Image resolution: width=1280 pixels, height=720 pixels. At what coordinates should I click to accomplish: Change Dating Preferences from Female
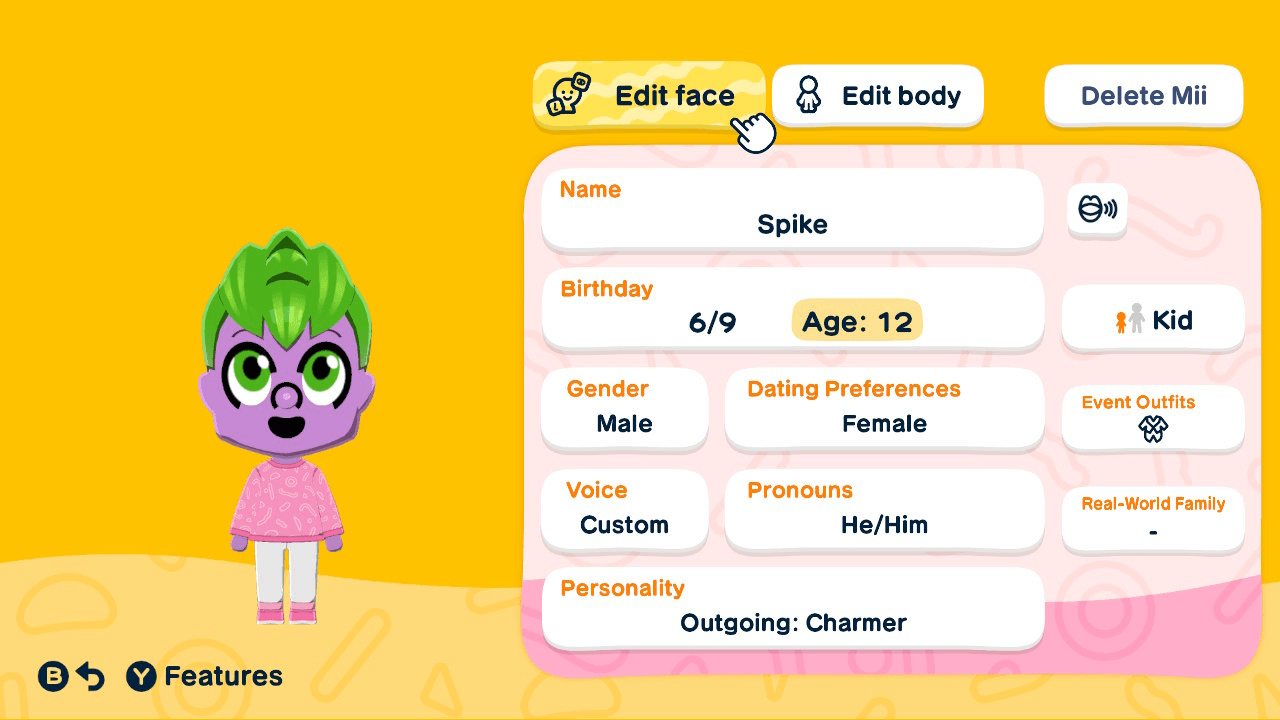tap(884, 410)
